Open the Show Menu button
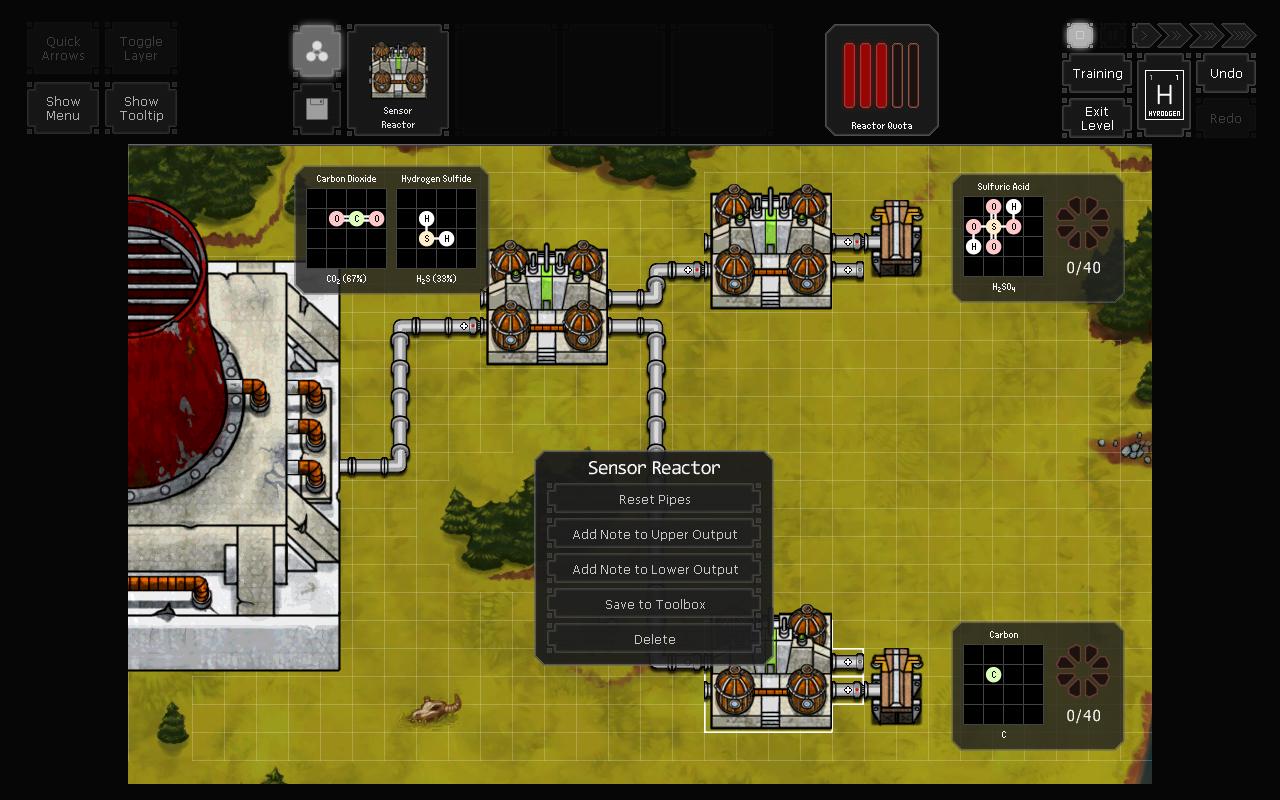 [63, 108]
